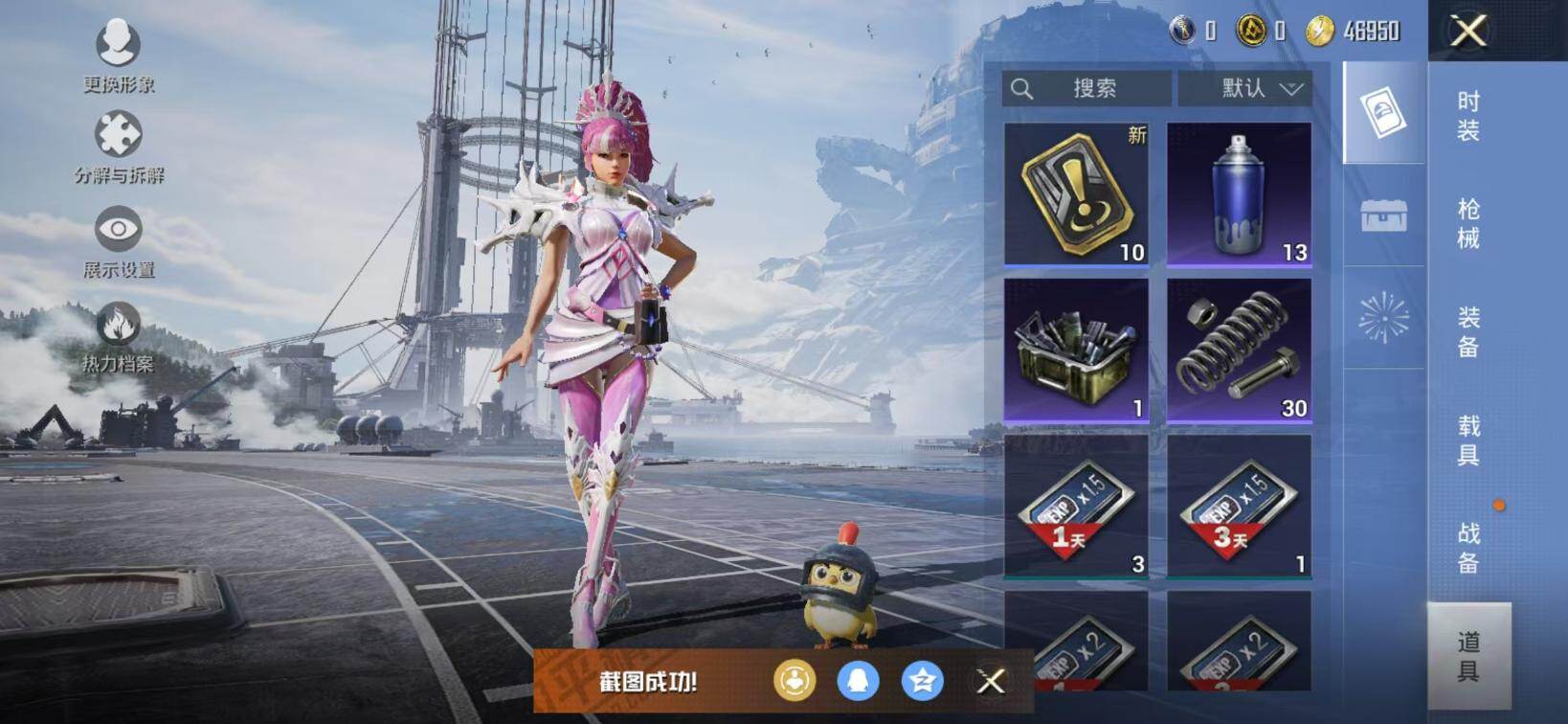Select the treasure chest sub-category tab

[1383, 215]
